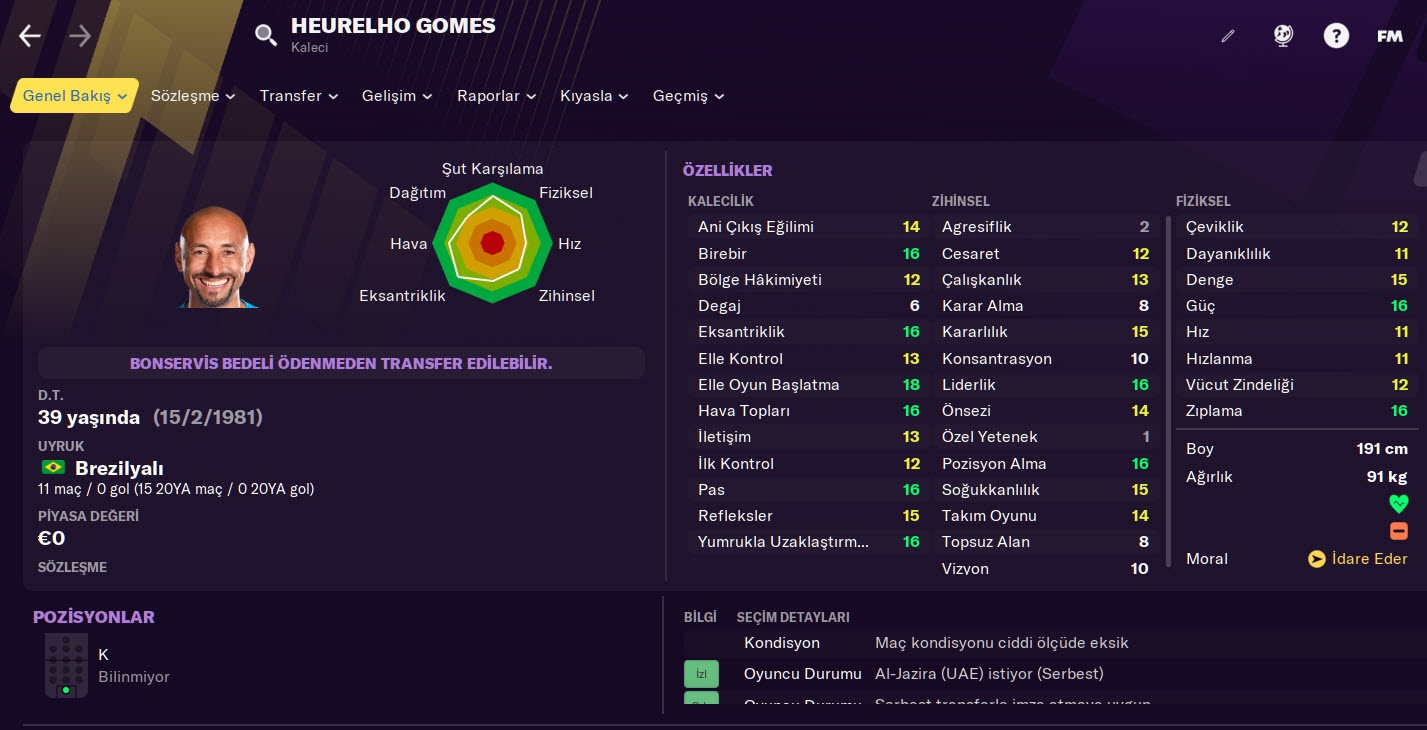This screenshot has height=730, width=1427.
Task: Expand the Transfer menu
Action: click(x=299, y=96)
